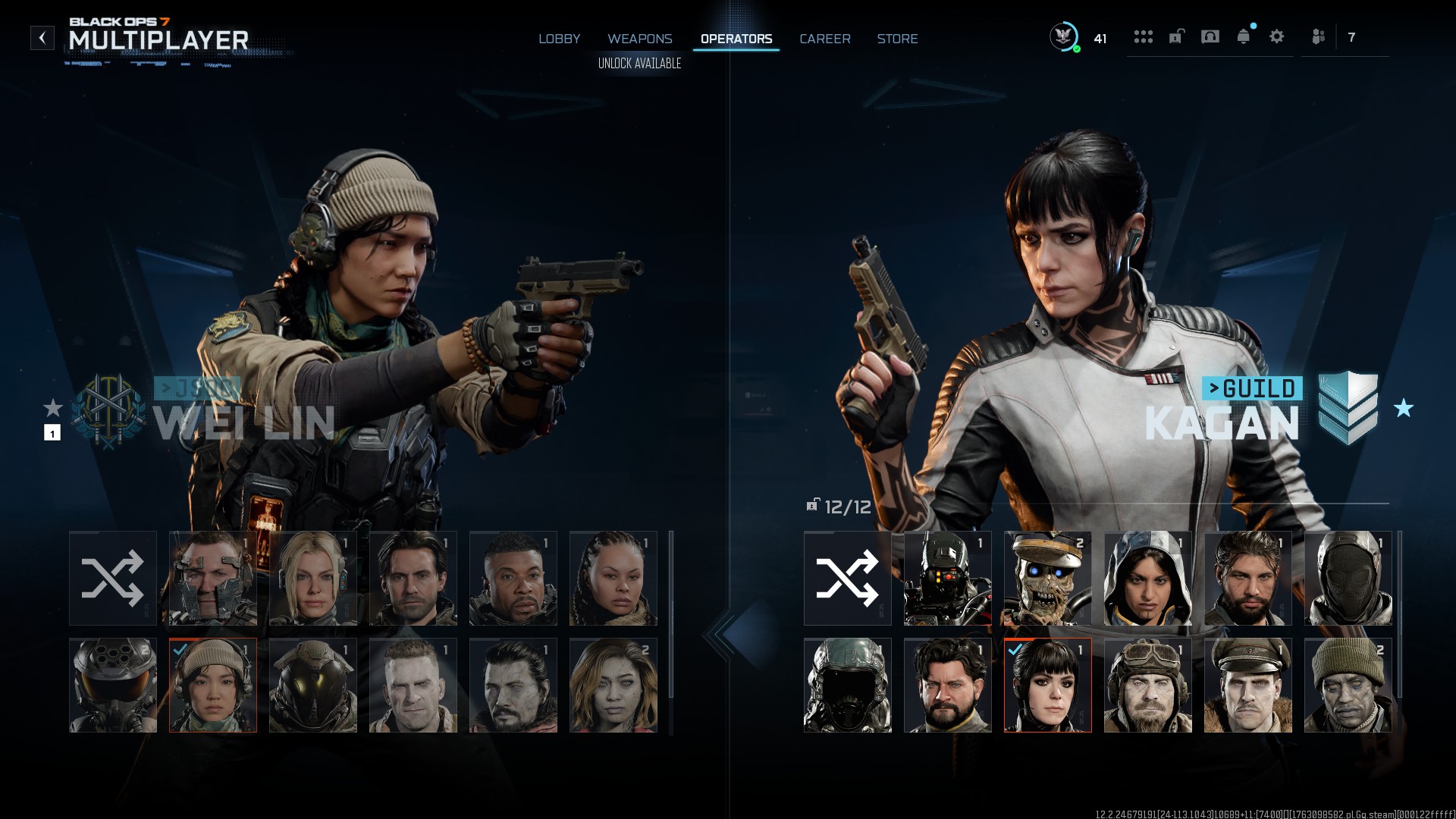Click the UNLOCK AVAILABLE label under Operators
Image resolution: width=1456 pixels, height=819 pixels.
point(639,65)
